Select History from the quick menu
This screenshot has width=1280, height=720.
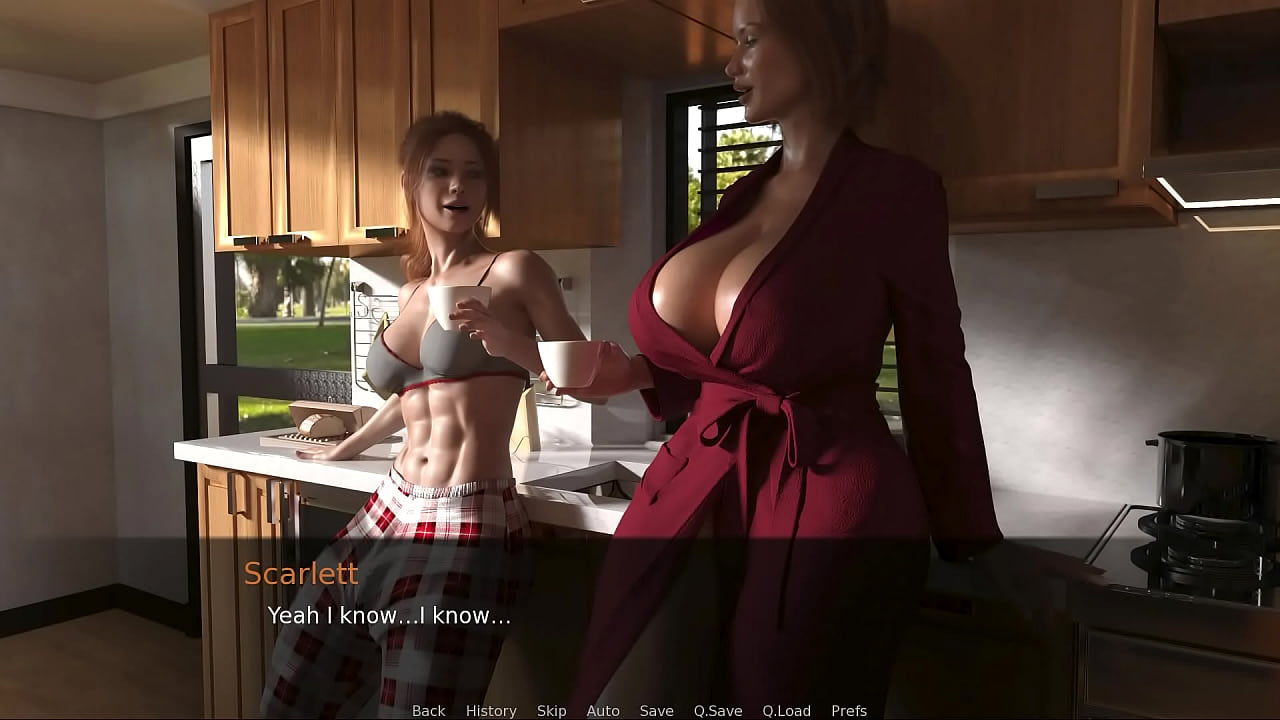[x=490, y=710]
